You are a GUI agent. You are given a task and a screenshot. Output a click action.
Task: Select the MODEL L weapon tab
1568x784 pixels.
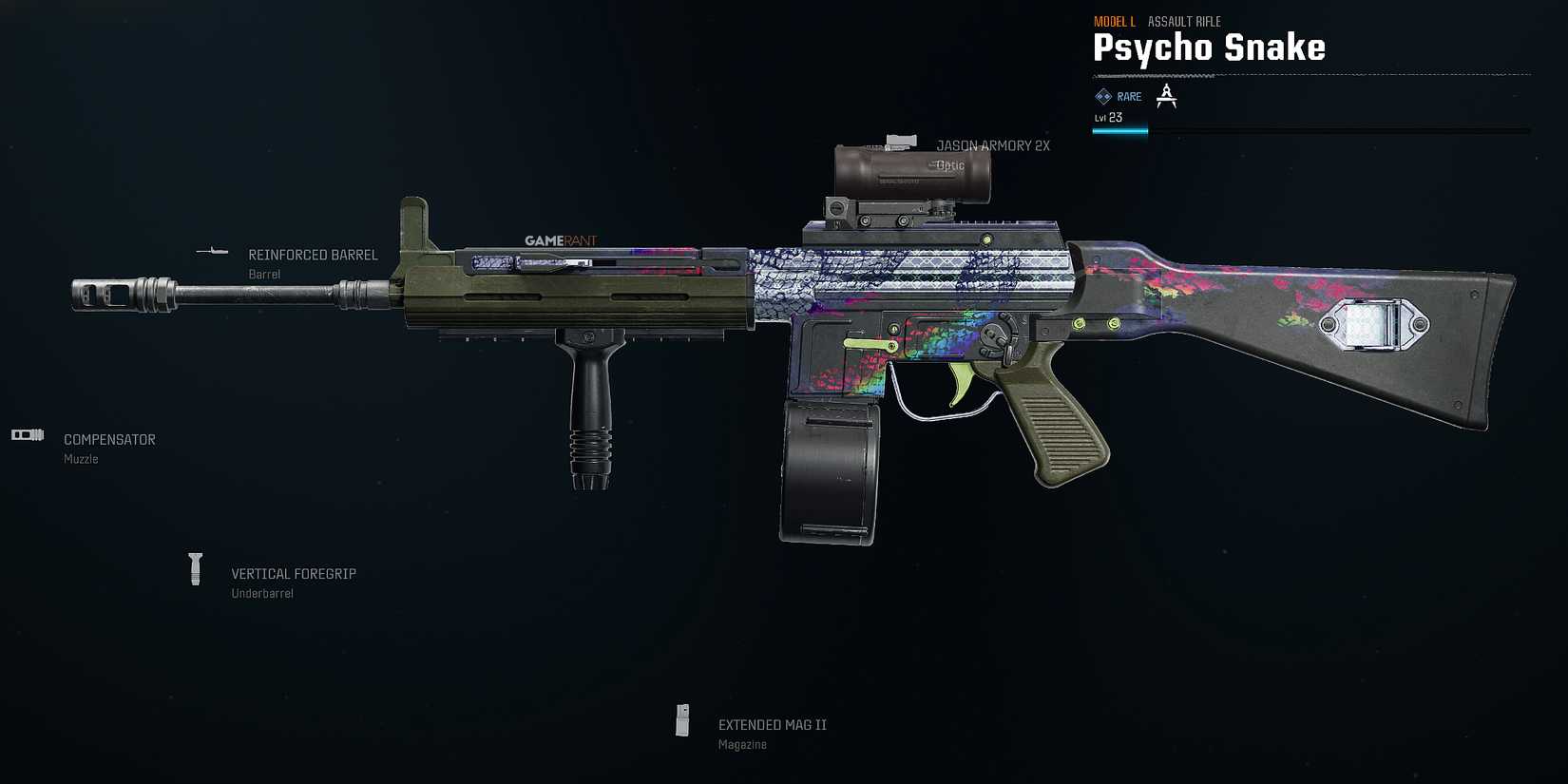pyautogui.click(x=1115, y=21)
